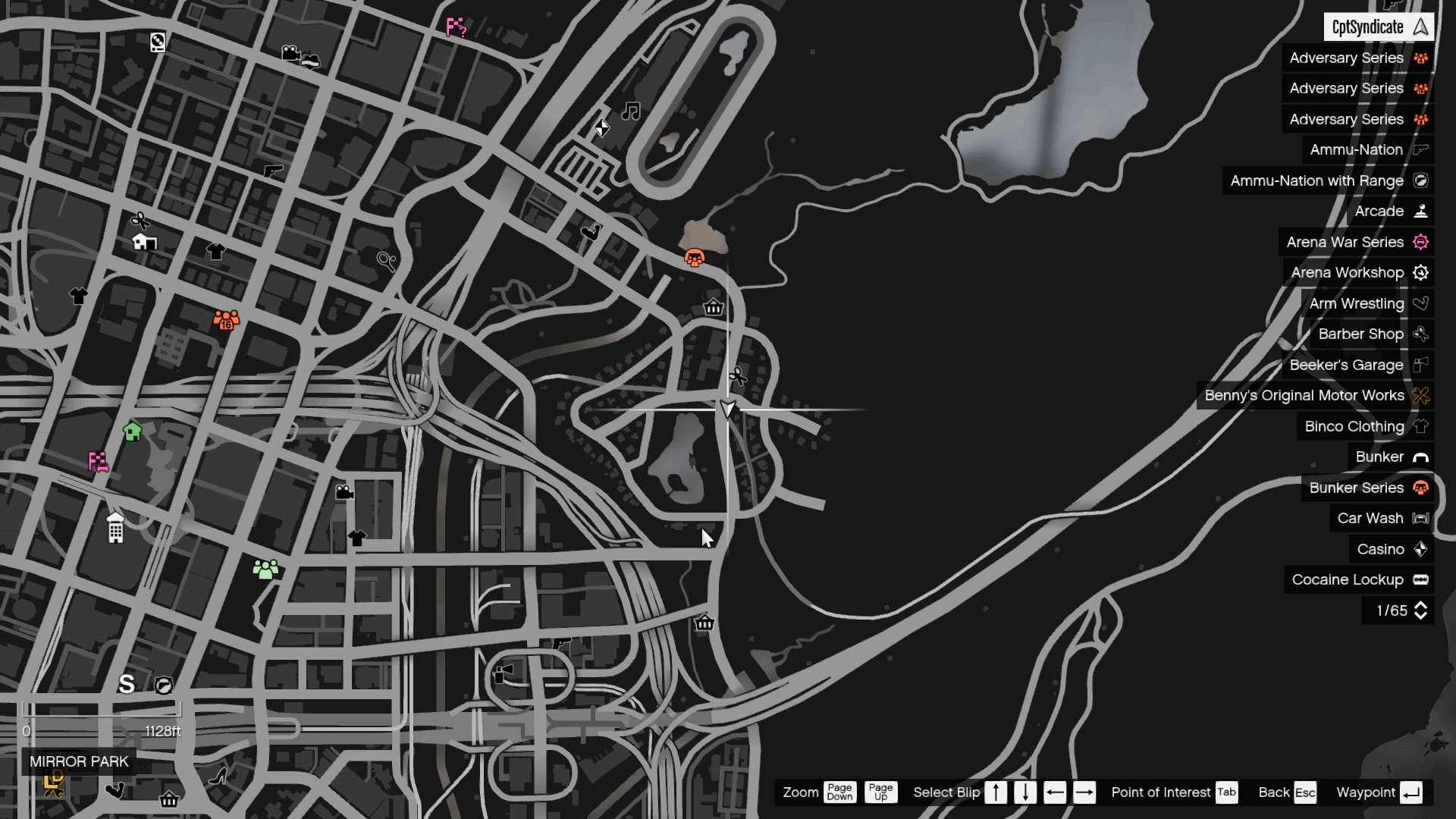
Task: Click the down arrow in the Select Blip control
Action: [x=1025, y=792]
